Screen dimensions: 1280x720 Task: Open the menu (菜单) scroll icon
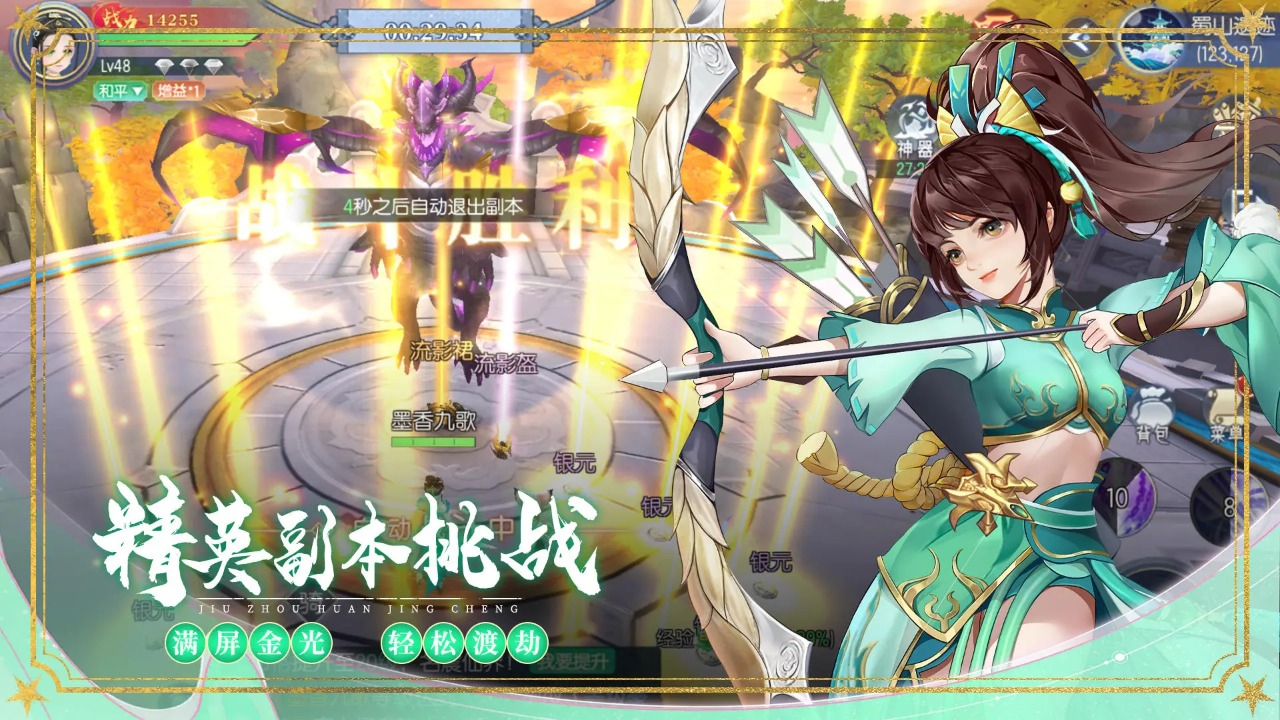tap(1222, 406)
